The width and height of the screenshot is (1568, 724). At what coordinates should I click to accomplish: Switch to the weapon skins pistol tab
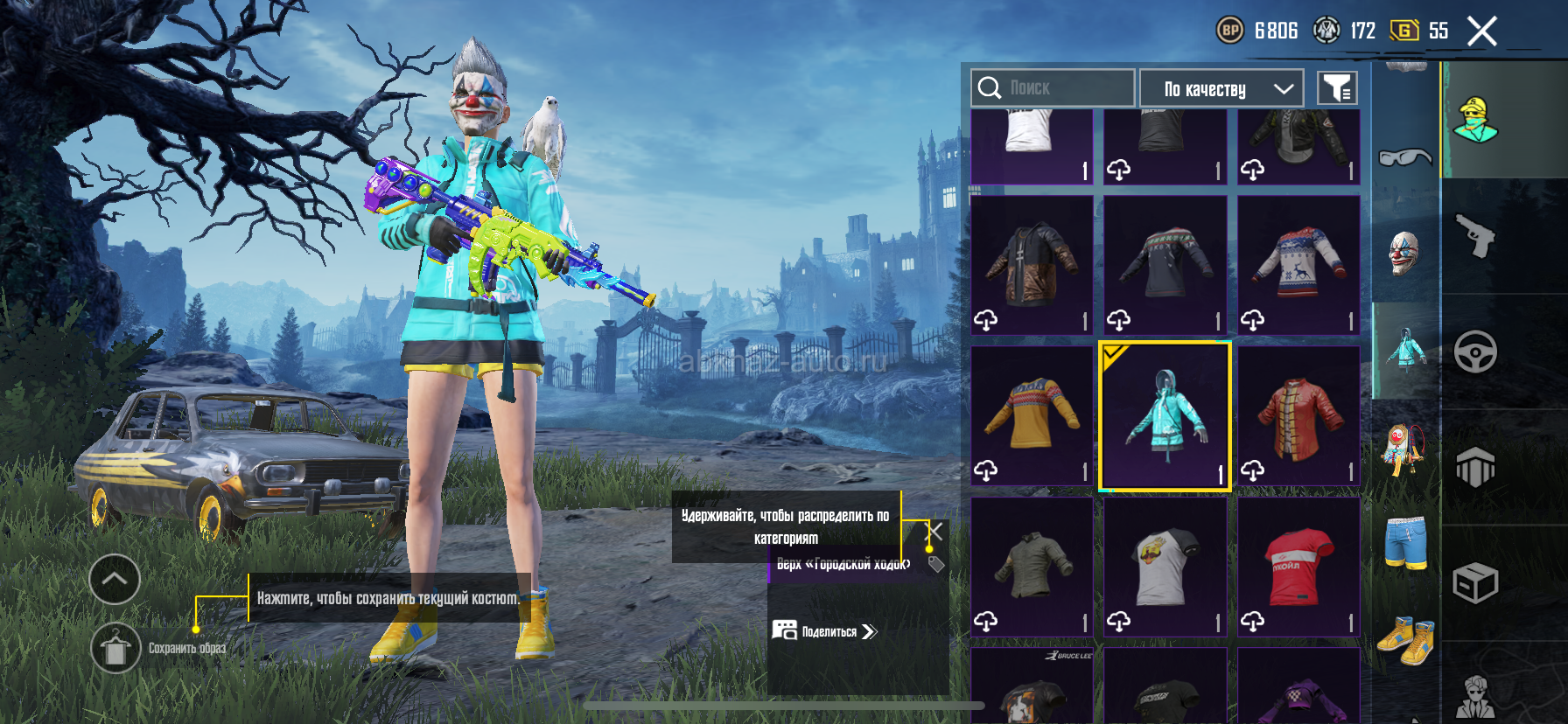(x=1476, y=236)
